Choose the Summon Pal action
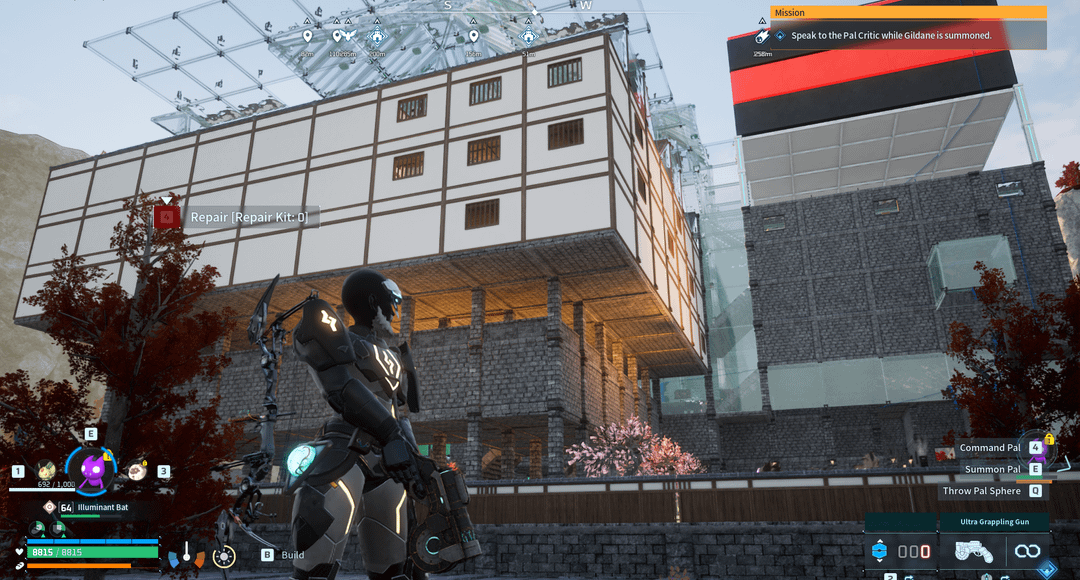 point(992,469)
